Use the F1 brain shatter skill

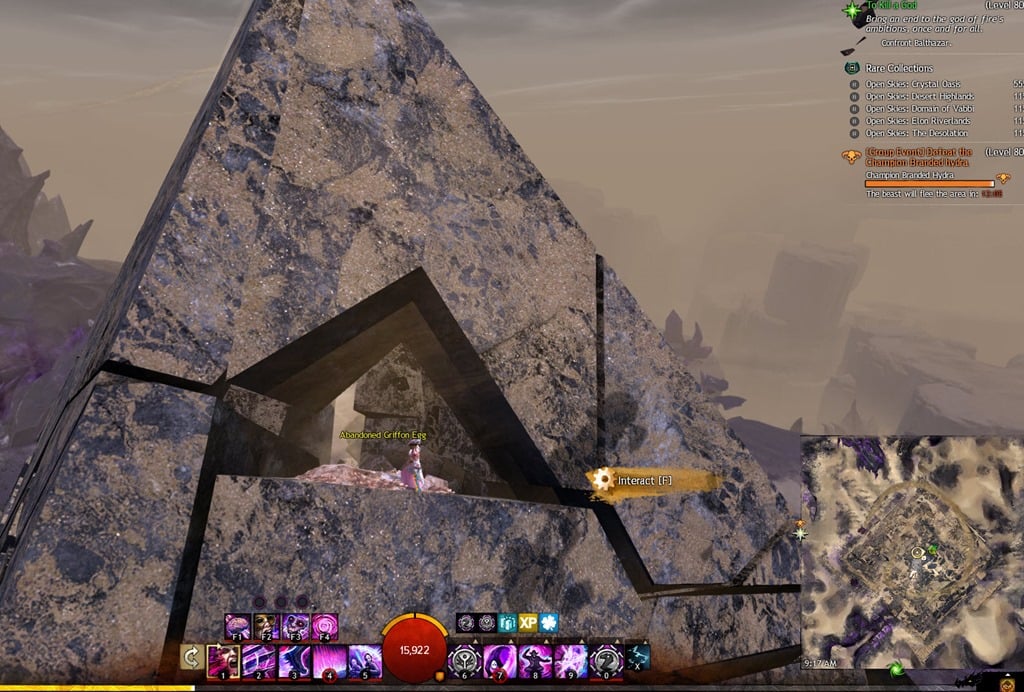tap(238, 627)
